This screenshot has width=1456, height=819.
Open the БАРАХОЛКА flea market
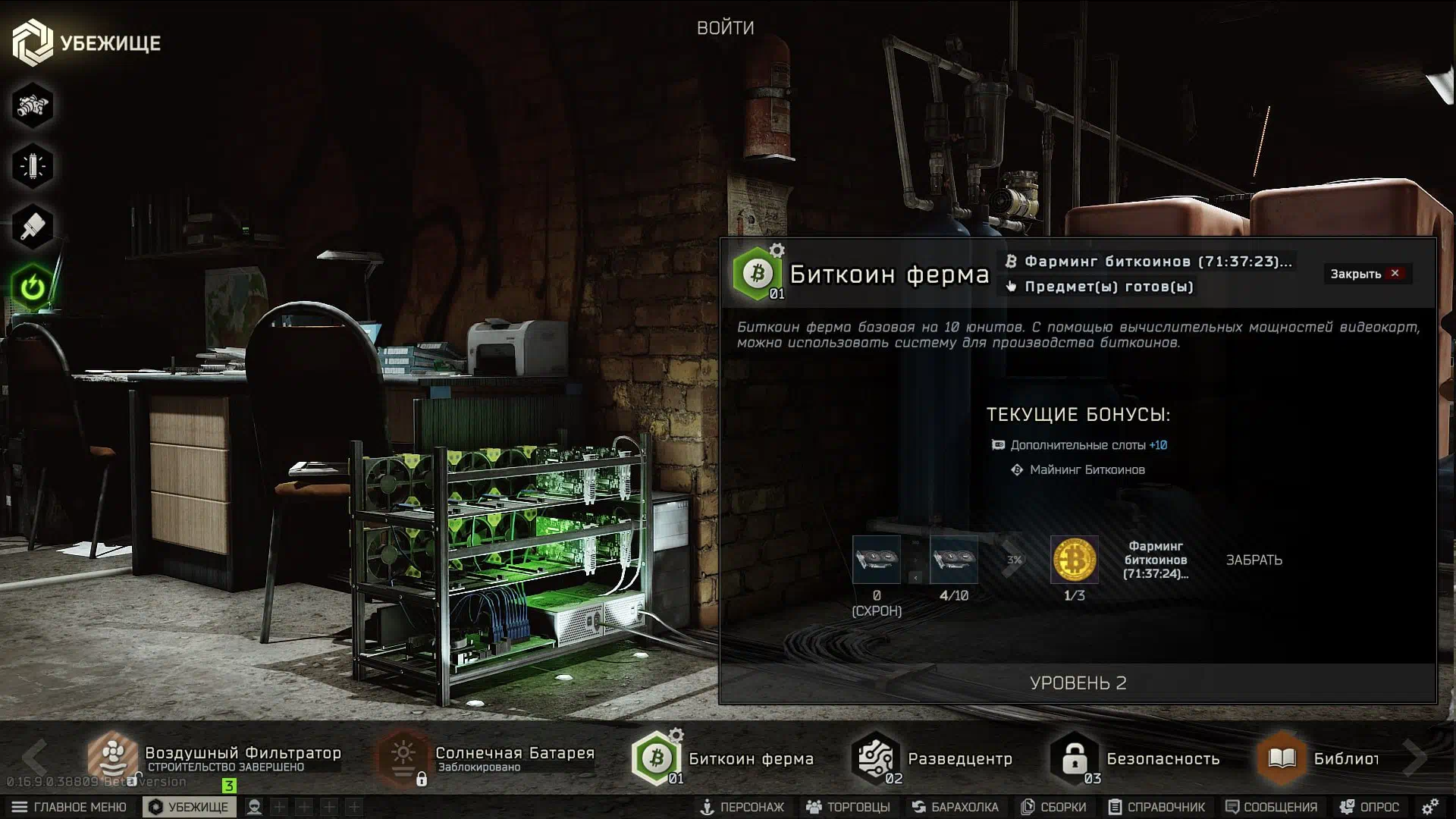(955, 807)
